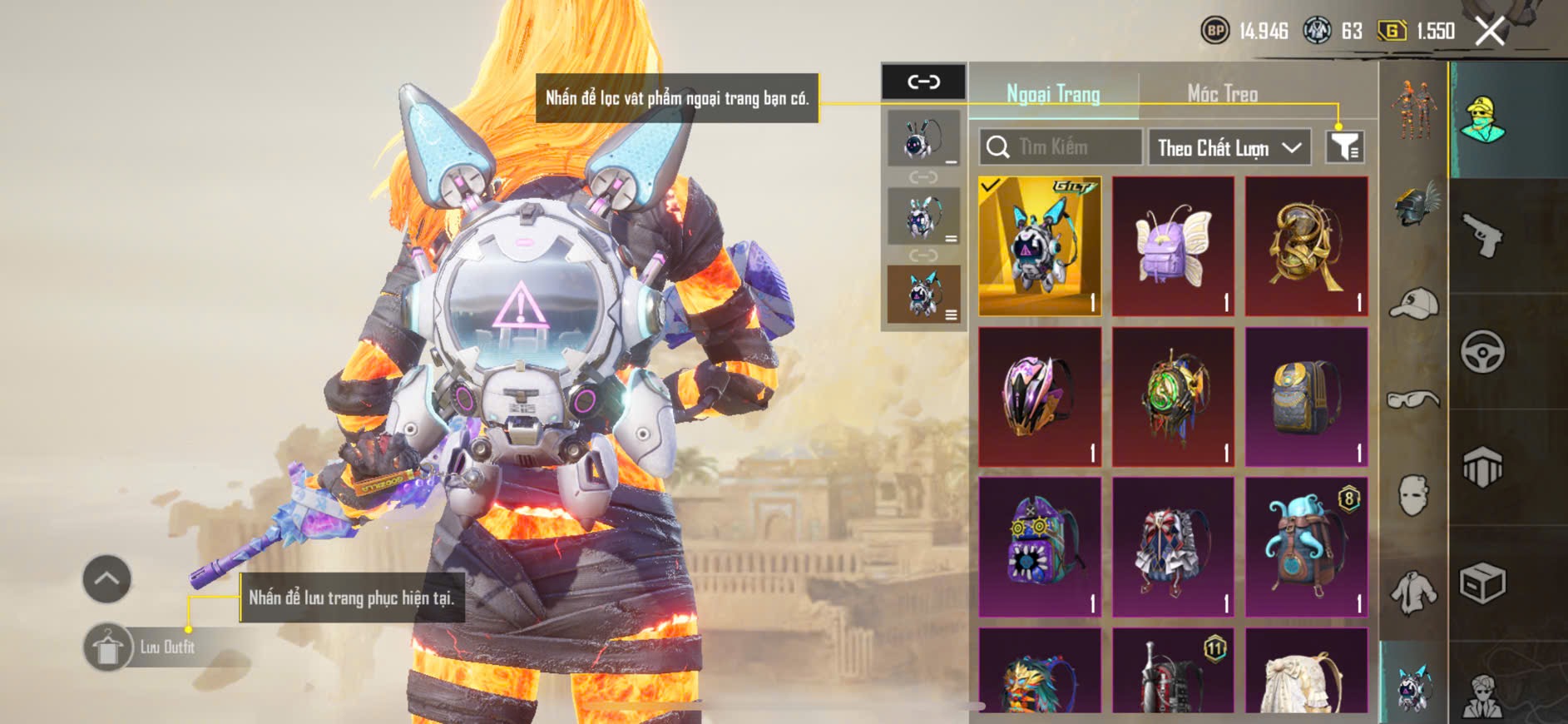Viewport: 1568px width, 724px height.
Task: Open the glasses accessory category
Action: pos(1414,400)
